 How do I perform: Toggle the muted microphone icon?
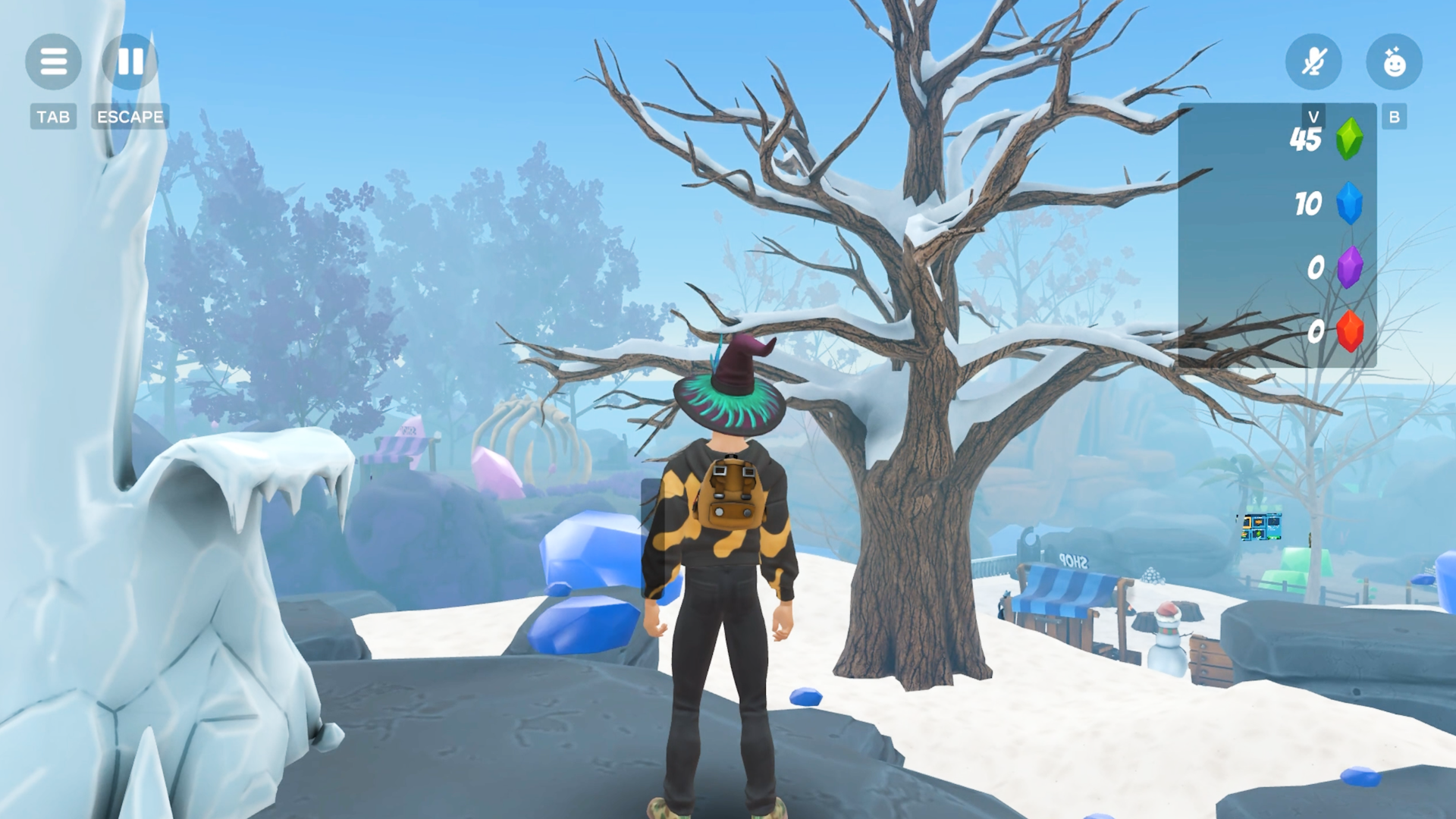[x=1313, y=61]
